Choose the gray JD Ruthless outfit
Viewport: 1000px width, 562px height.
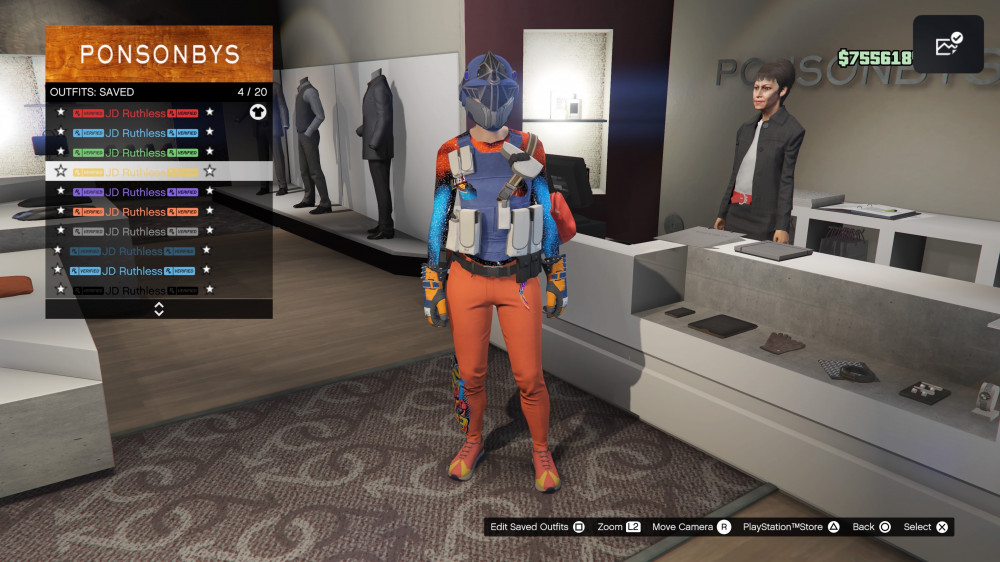135,231
